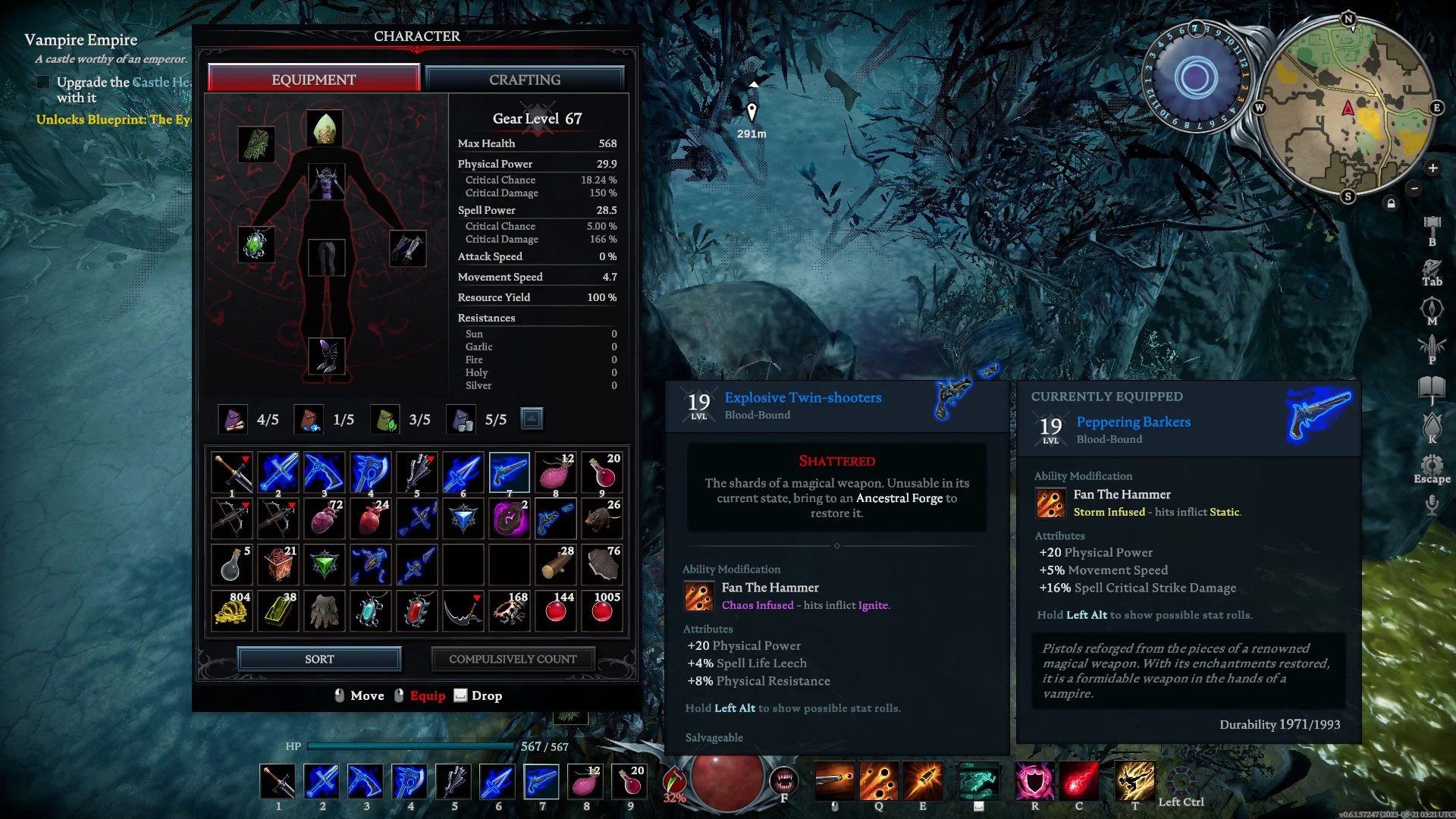The height and width of the screenshot is (819, 1456).
Task: Select the equipped gloves slot
Action: click(x=408, y=248)
